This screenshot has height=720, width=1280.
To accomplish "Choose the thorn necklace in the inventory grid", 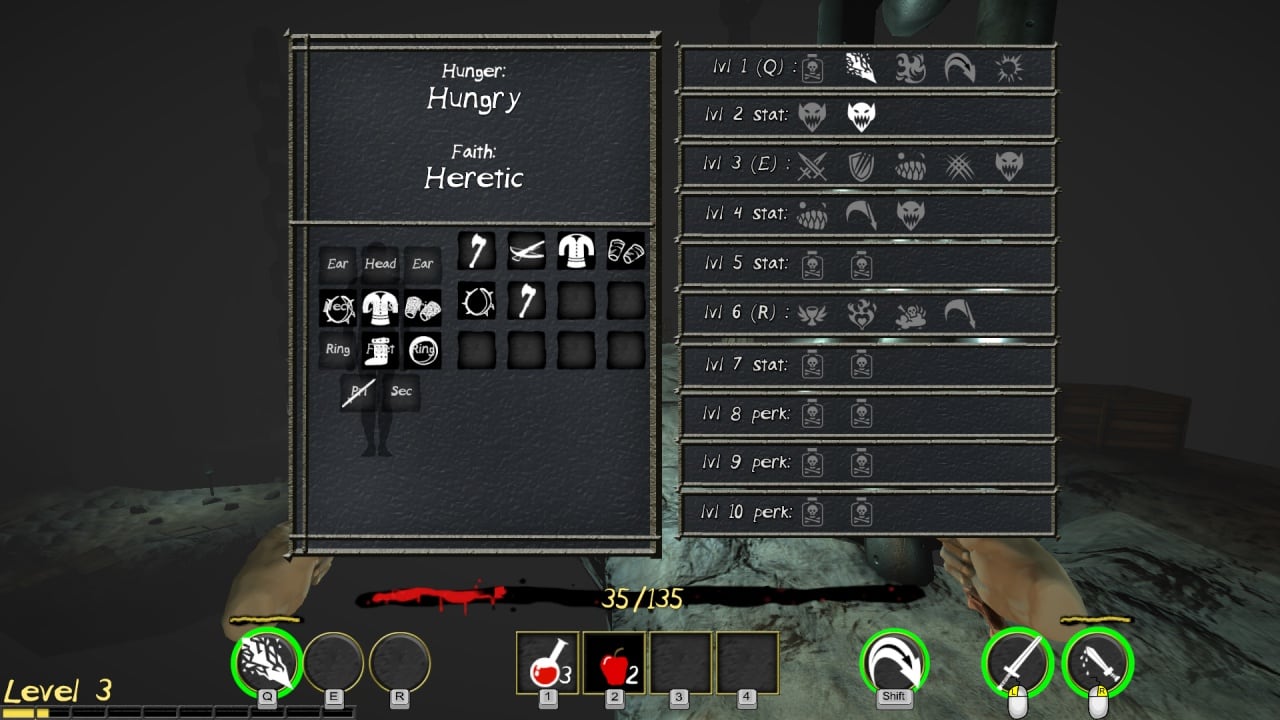I will (x=476, y=300).
